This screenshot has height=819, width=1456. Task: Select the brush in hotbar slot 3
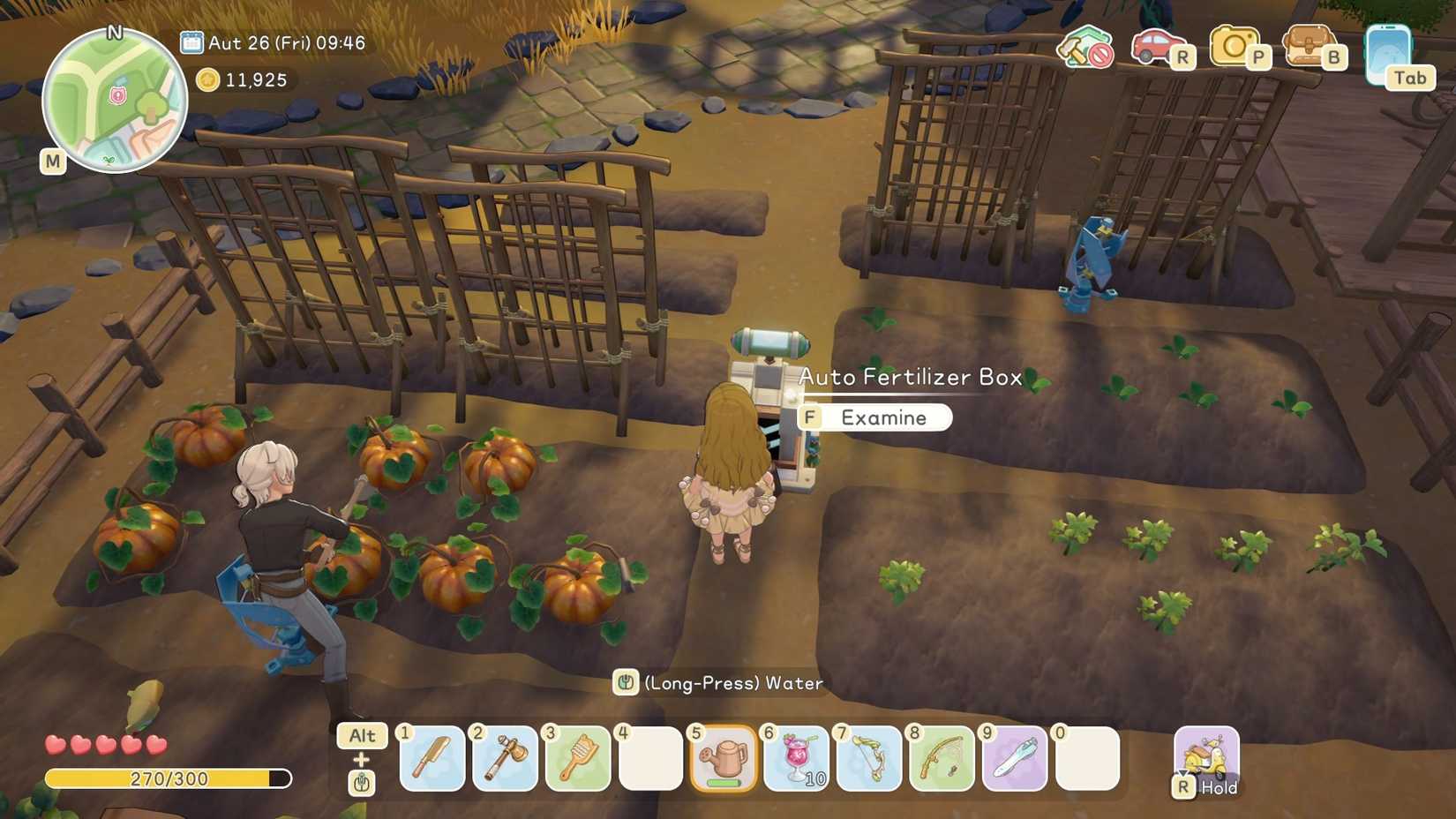pos(578,761)
